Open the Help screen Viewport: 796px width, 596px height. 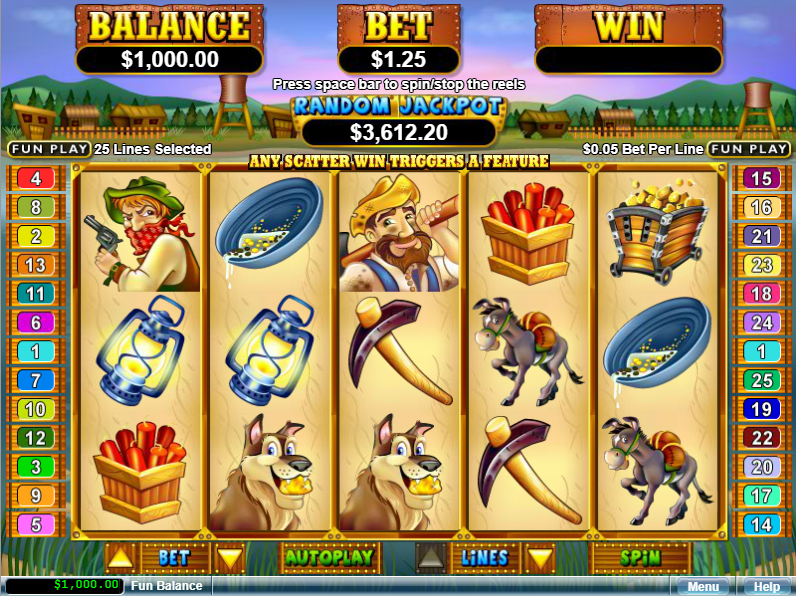766,587
